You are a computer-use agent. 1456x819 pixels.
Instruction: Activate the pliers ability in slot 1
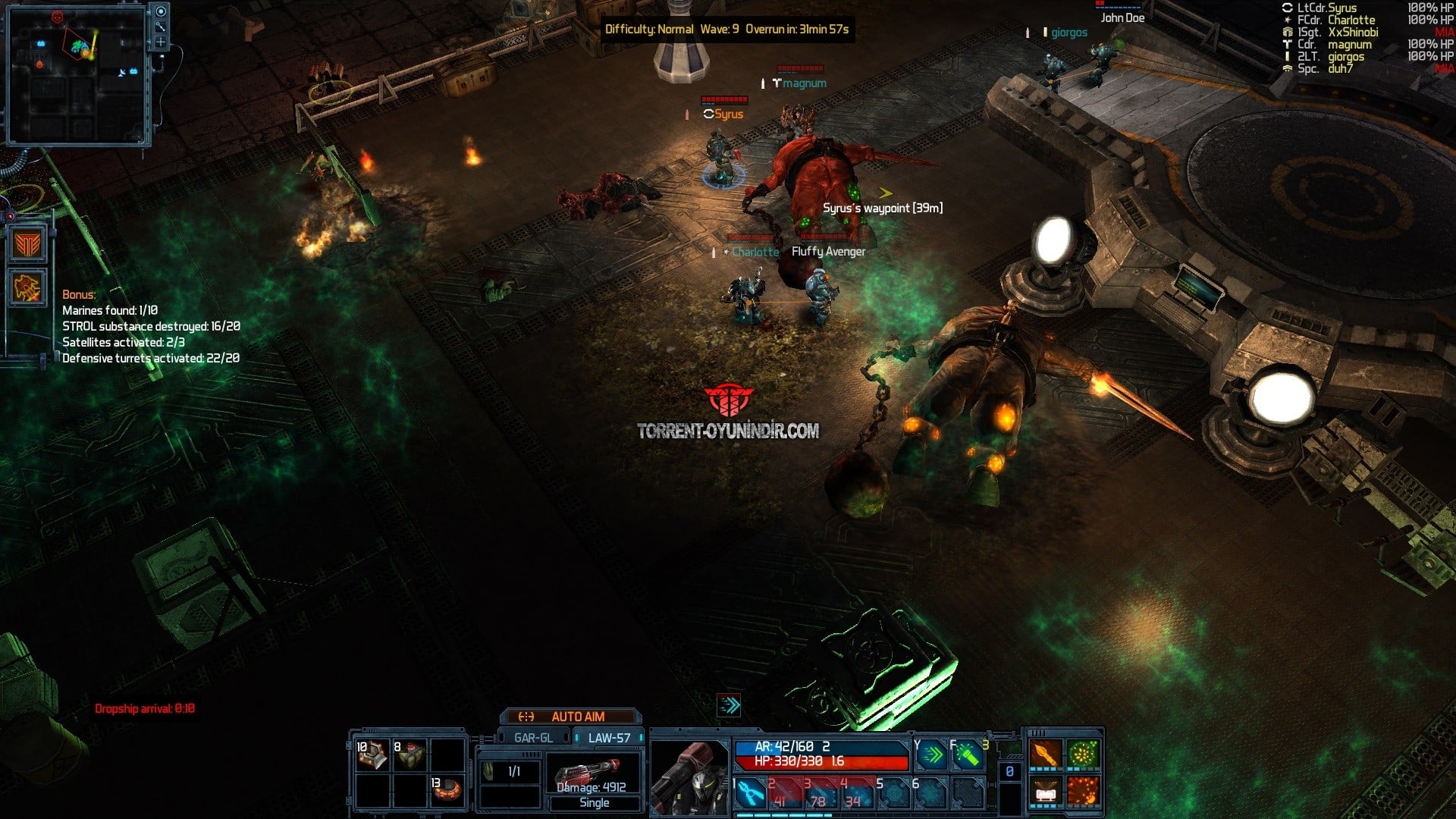click(750, 792)
